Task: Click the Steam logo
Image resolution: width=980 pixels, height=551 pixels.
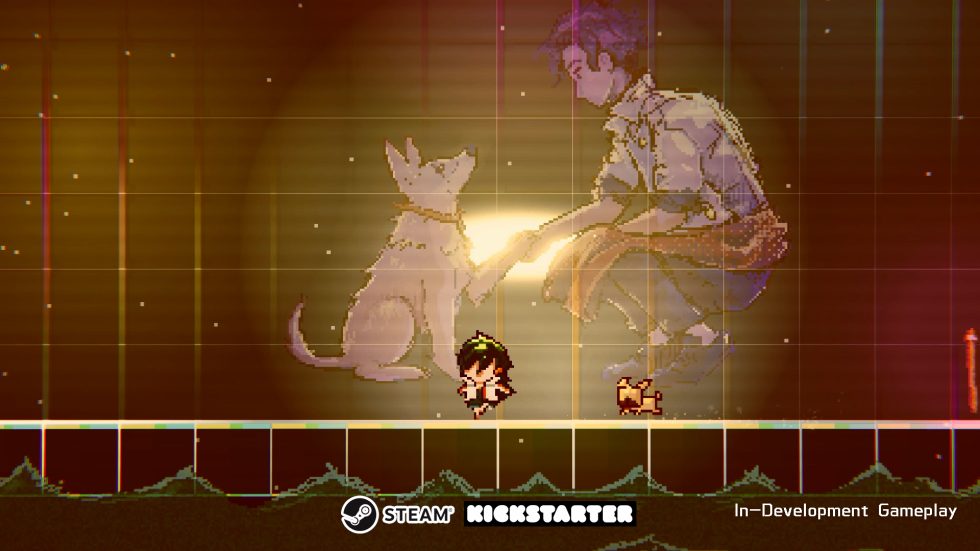Action: coord(397,514)
